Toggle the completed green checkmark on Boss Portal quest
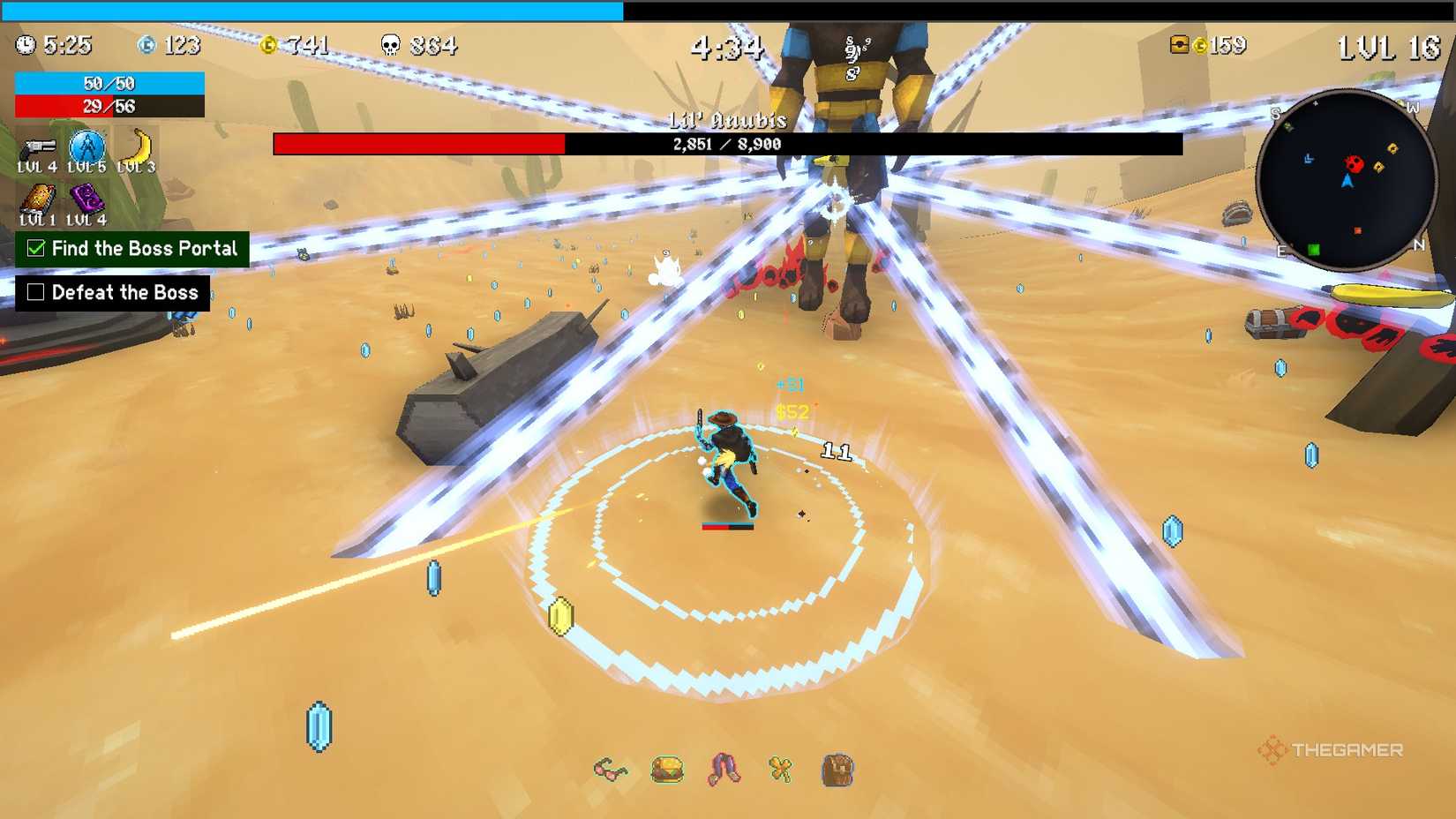This screenshot has height=819, width=1456. click(x=36, y=250)
